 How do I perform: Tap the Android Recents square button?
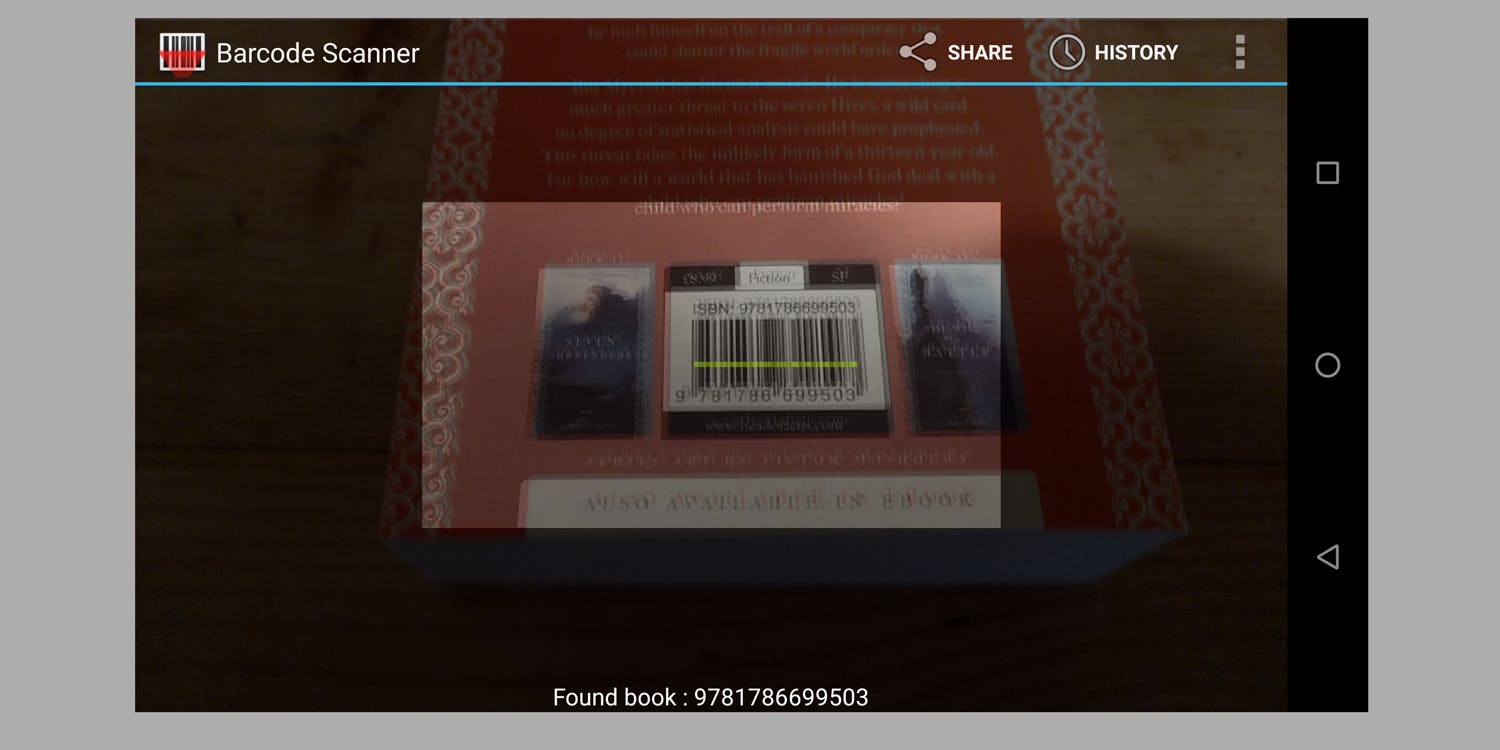[1327, 172]
